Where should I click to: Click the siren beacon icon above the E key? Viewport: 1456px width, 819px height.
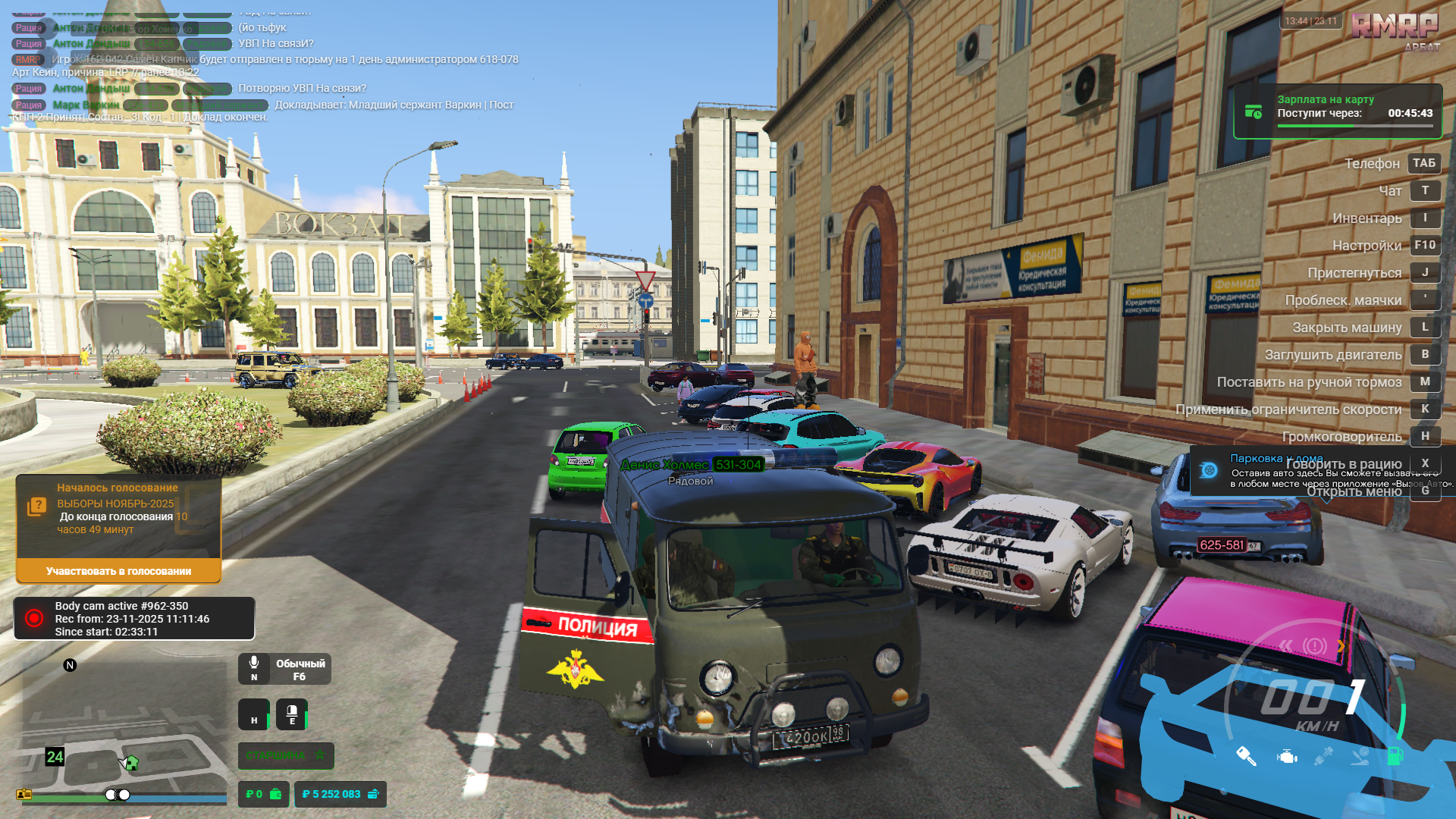292,710
